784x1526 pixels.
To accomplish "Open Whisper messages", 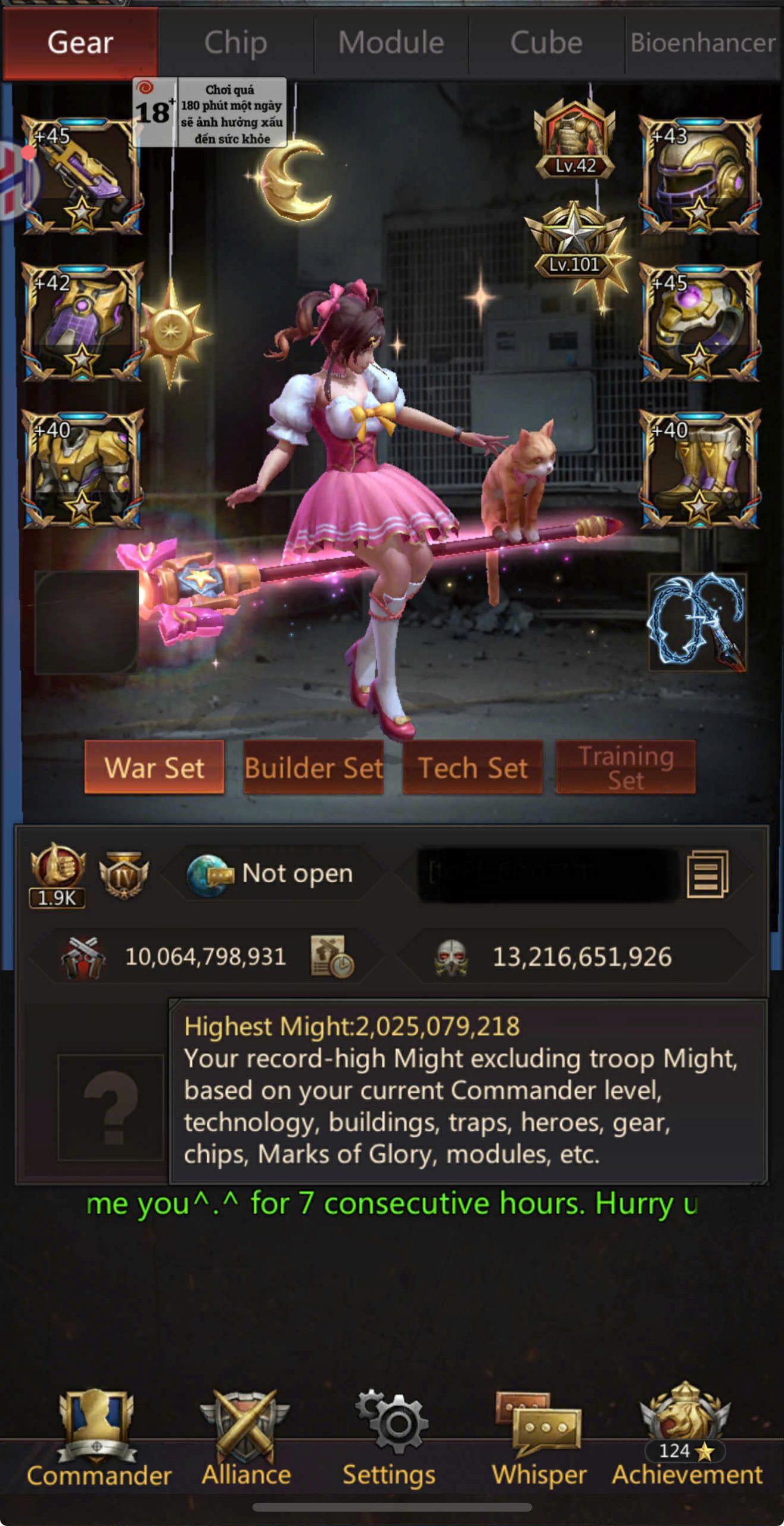I will coord(539,1438).
